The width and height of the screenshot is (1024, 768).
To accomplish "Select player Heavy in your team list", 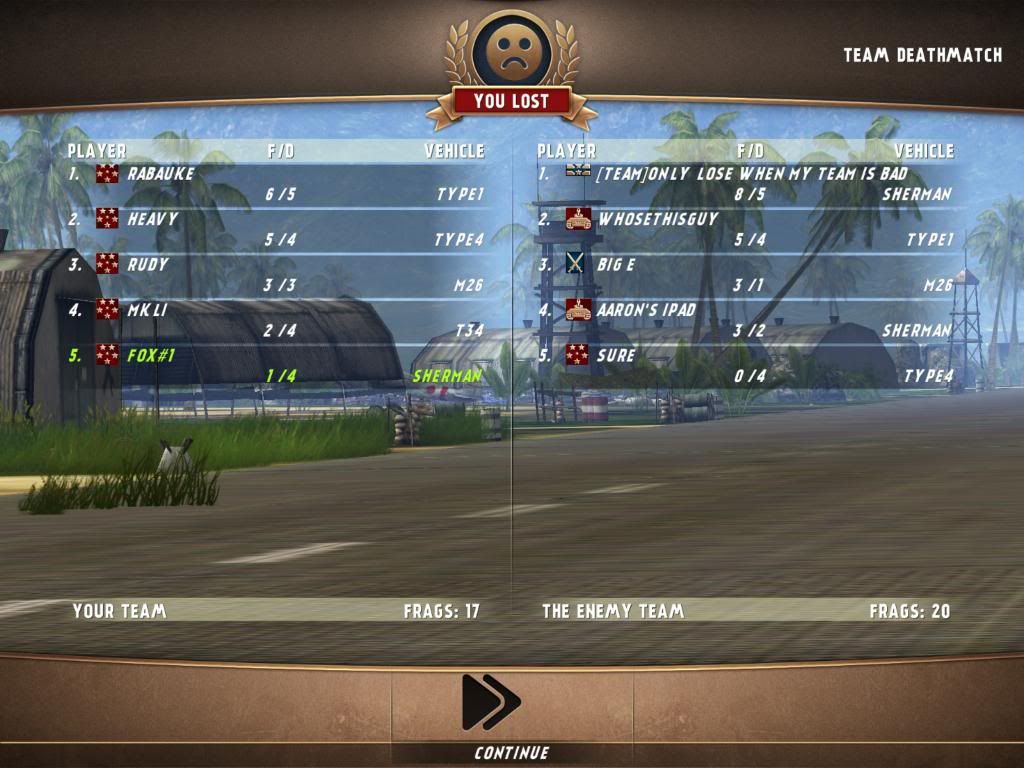I will click(275, 230).
